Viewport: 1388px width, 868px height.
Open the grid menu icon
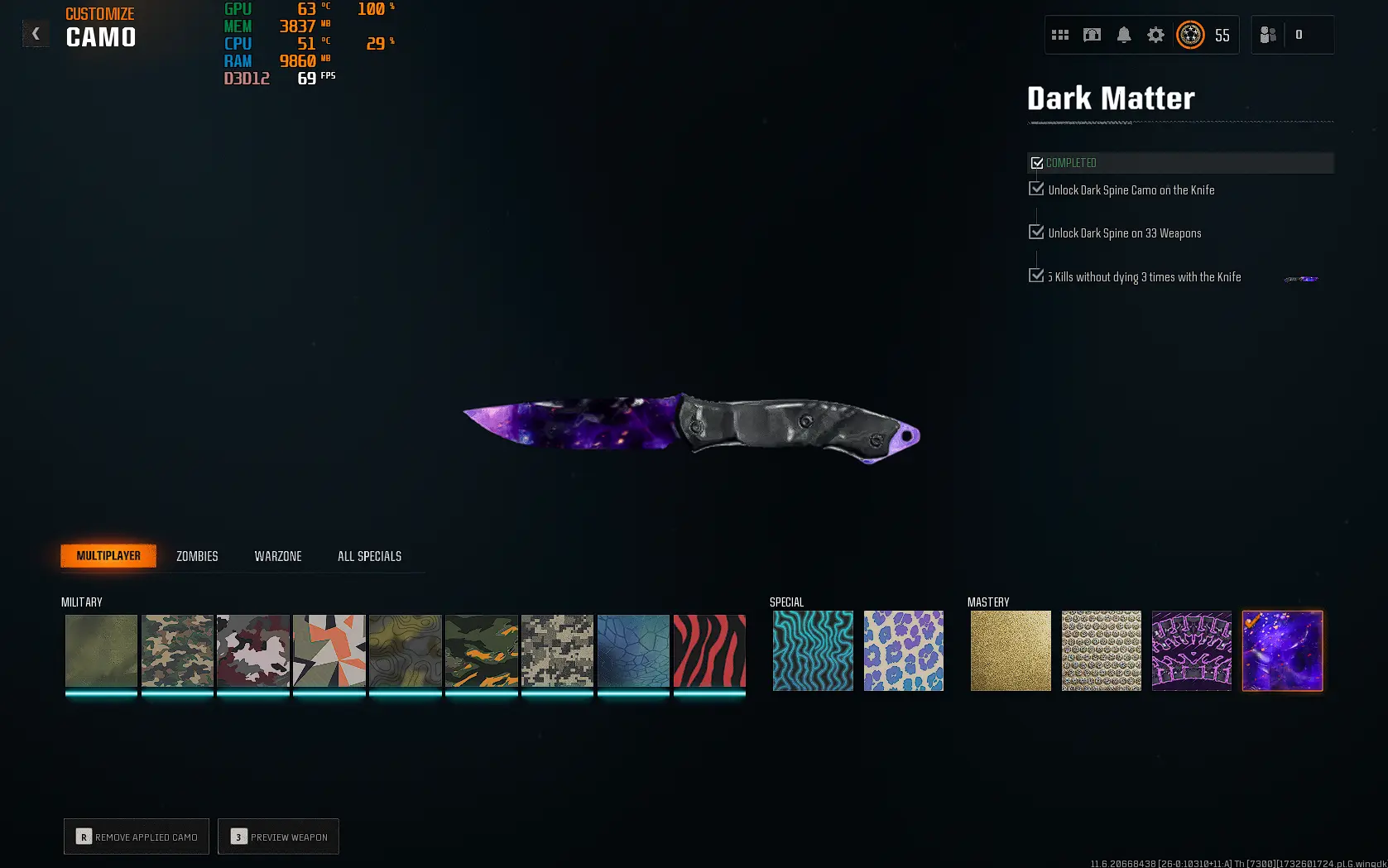[1060, 35]
